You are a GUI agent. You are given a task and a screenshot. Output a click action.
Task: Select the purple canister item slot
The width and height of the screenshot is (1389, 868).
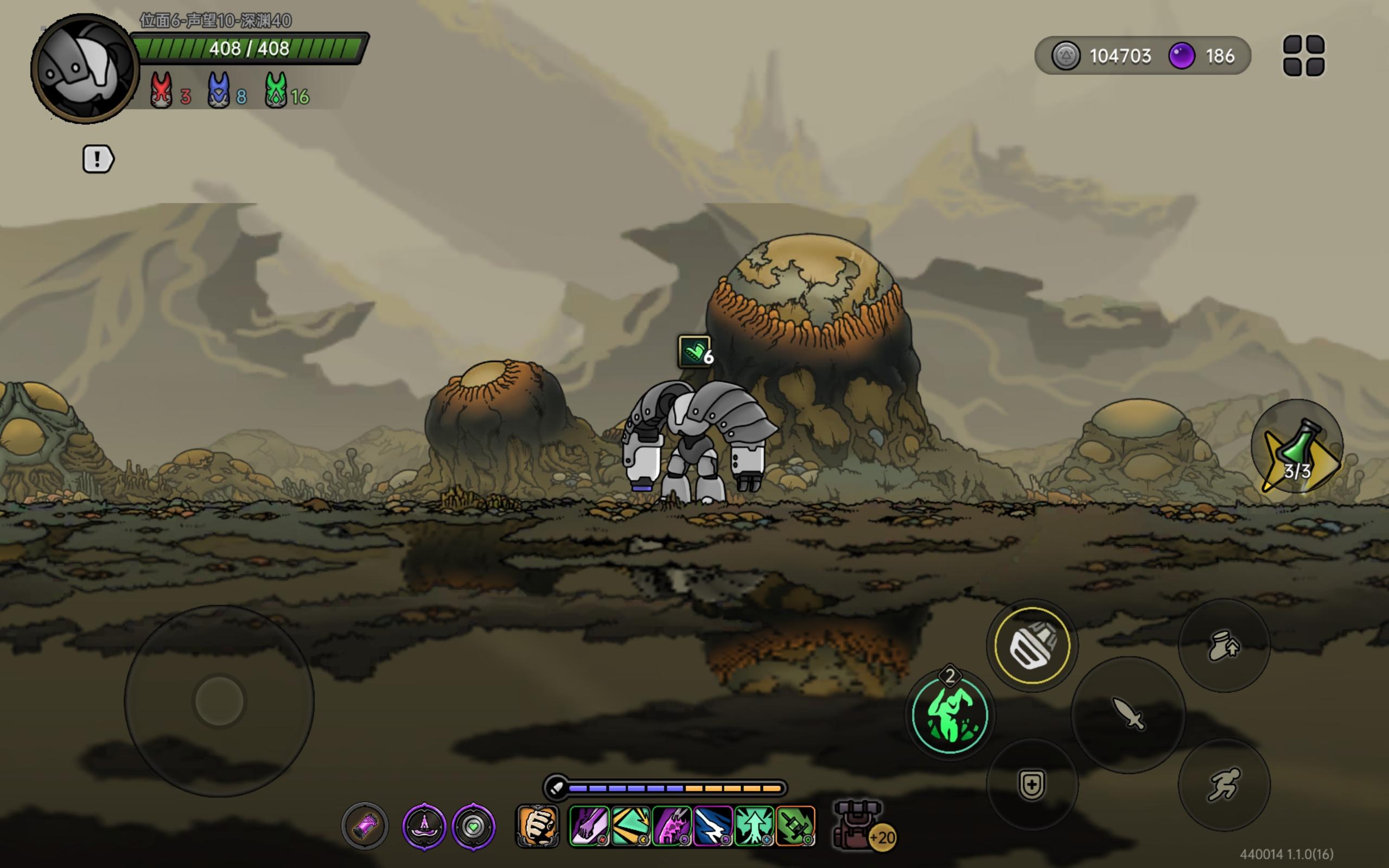(365, 827)
